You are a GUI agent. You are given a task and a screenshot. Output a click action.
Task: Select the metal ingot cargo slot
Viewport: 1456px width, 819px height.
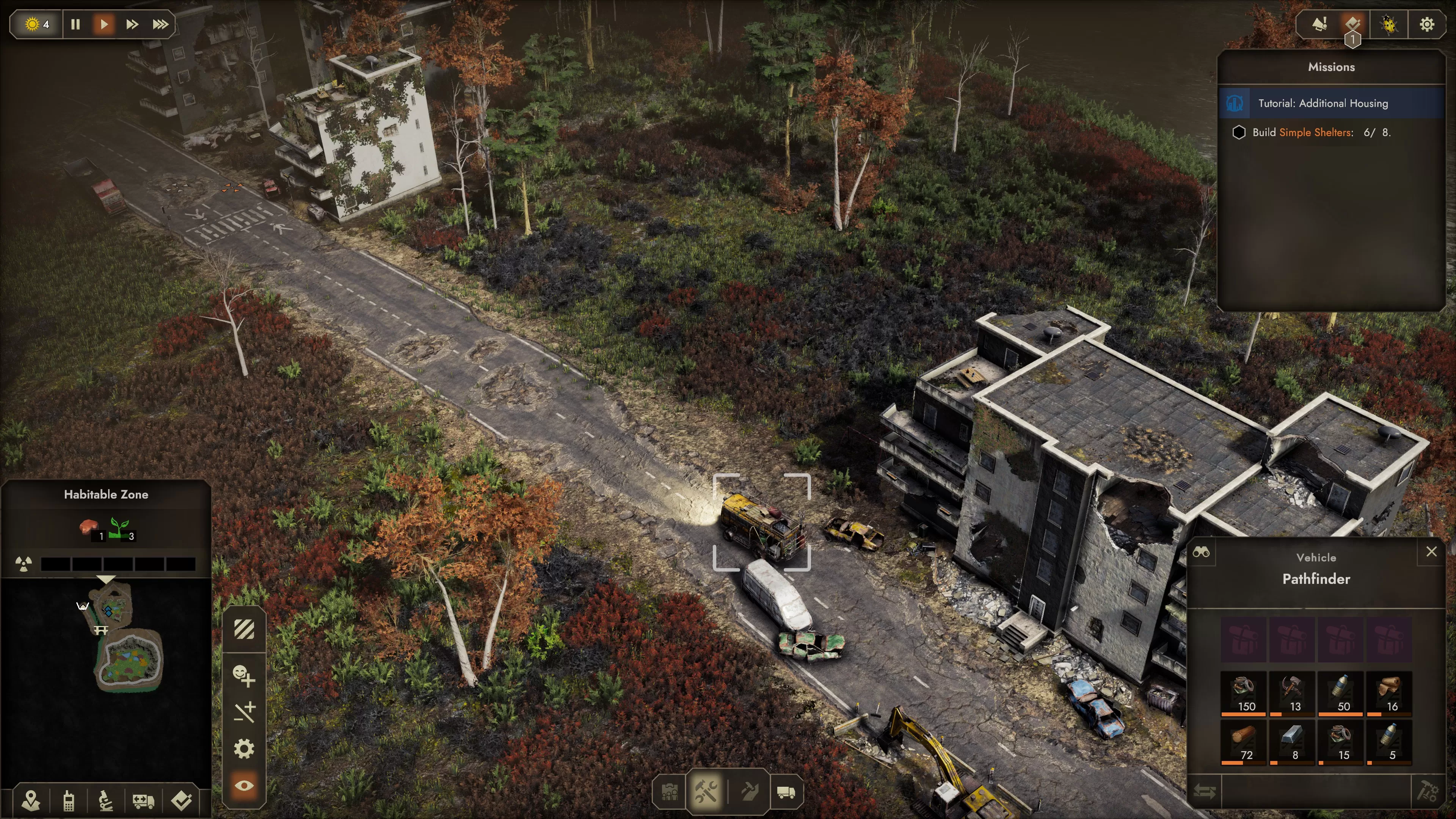tap(1292, 742)
